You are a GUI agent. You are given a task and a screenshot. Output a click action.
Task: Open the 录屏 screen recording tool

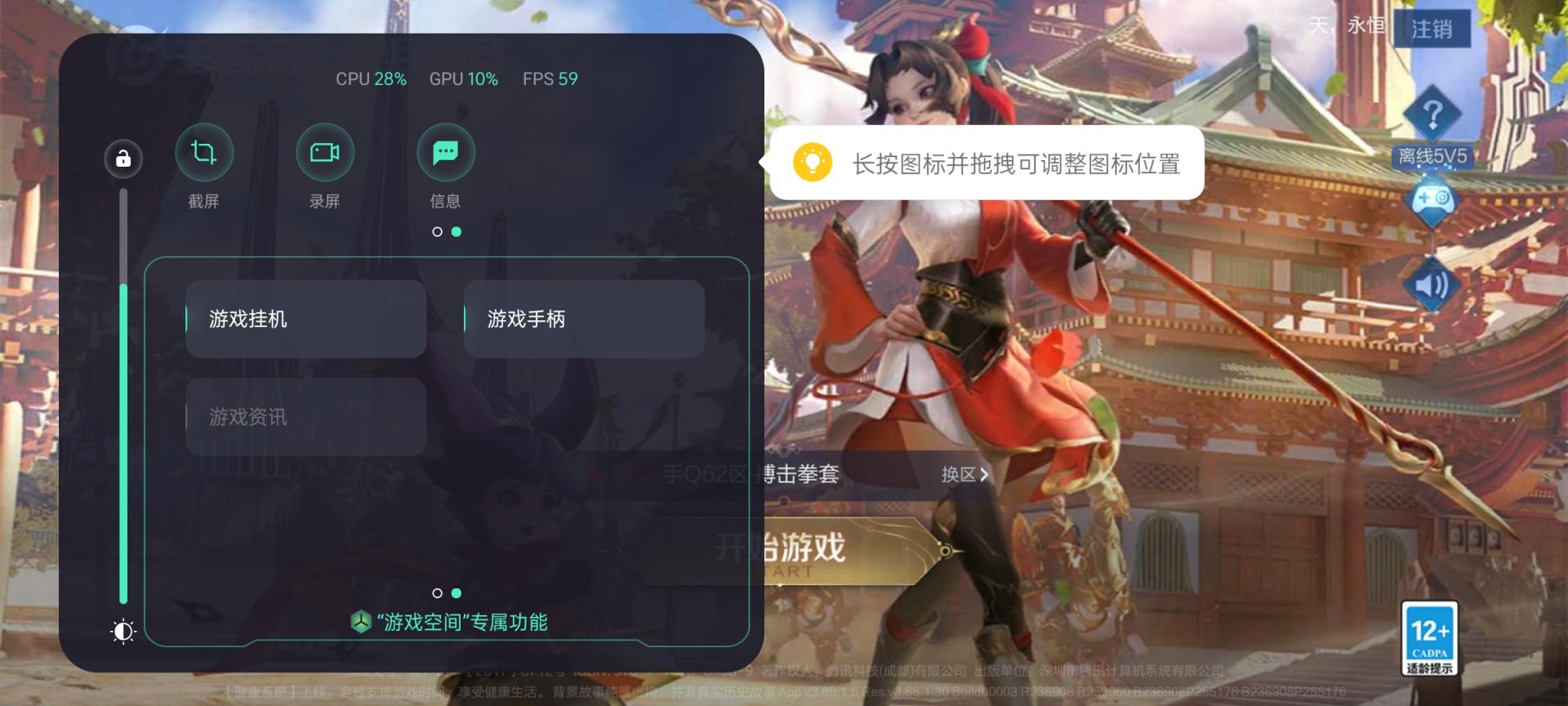click(324, 152)
